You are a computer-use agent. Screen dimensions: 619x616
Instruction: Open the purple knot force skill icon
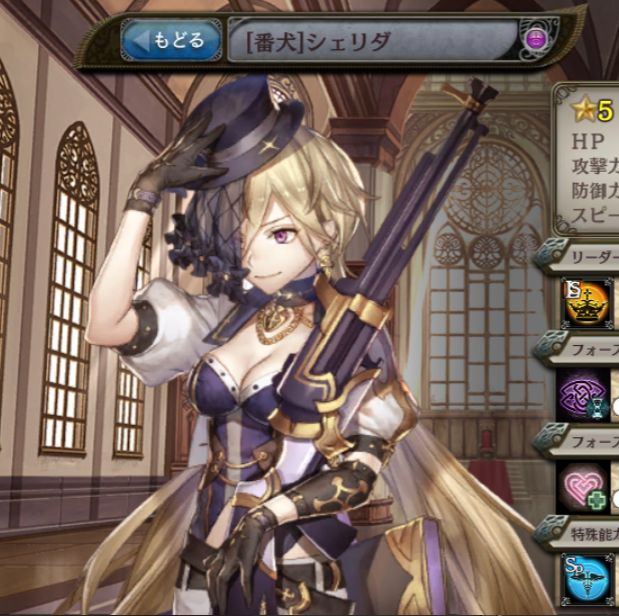click(583, 392)
